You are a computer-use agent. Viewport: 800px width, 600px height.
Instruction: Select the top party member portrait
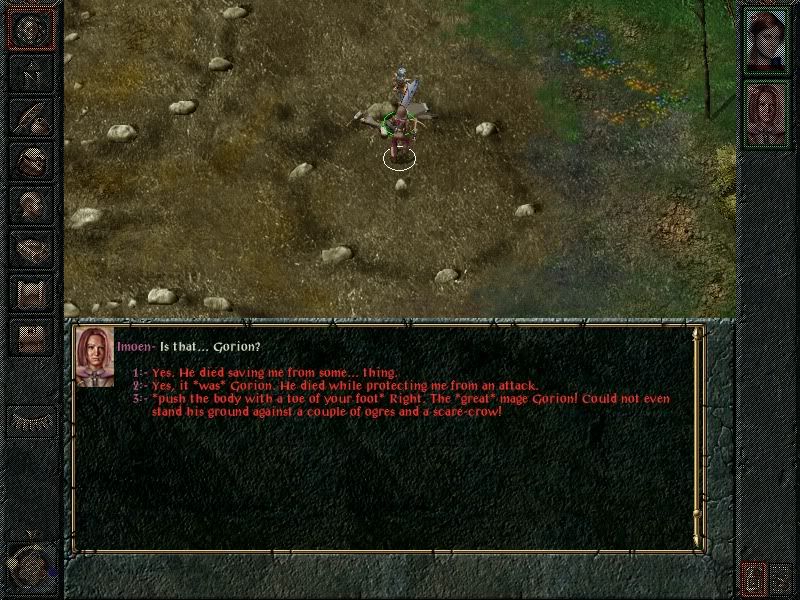(767, 41)
